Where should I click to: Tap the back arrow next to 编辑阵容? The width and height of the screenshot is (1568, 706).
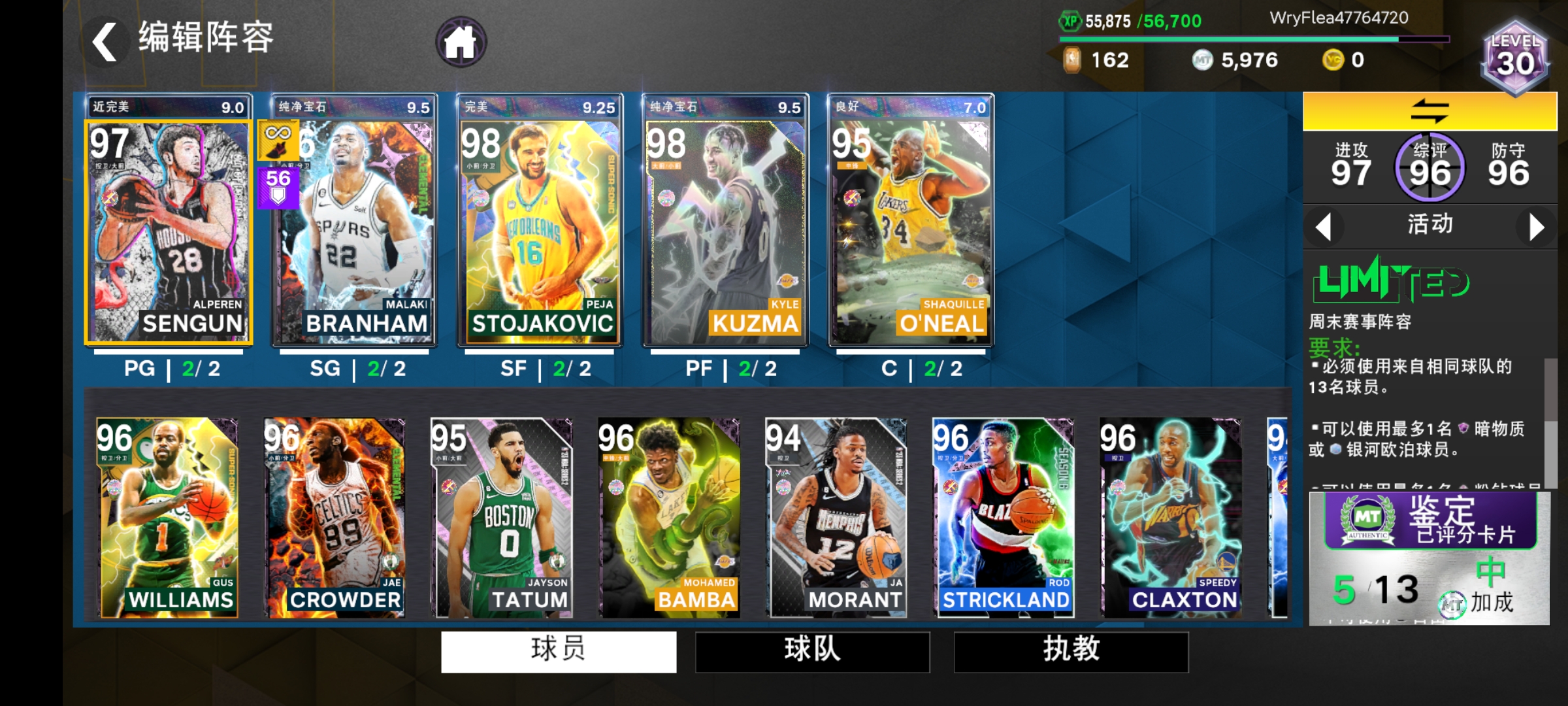coord(105,39)
